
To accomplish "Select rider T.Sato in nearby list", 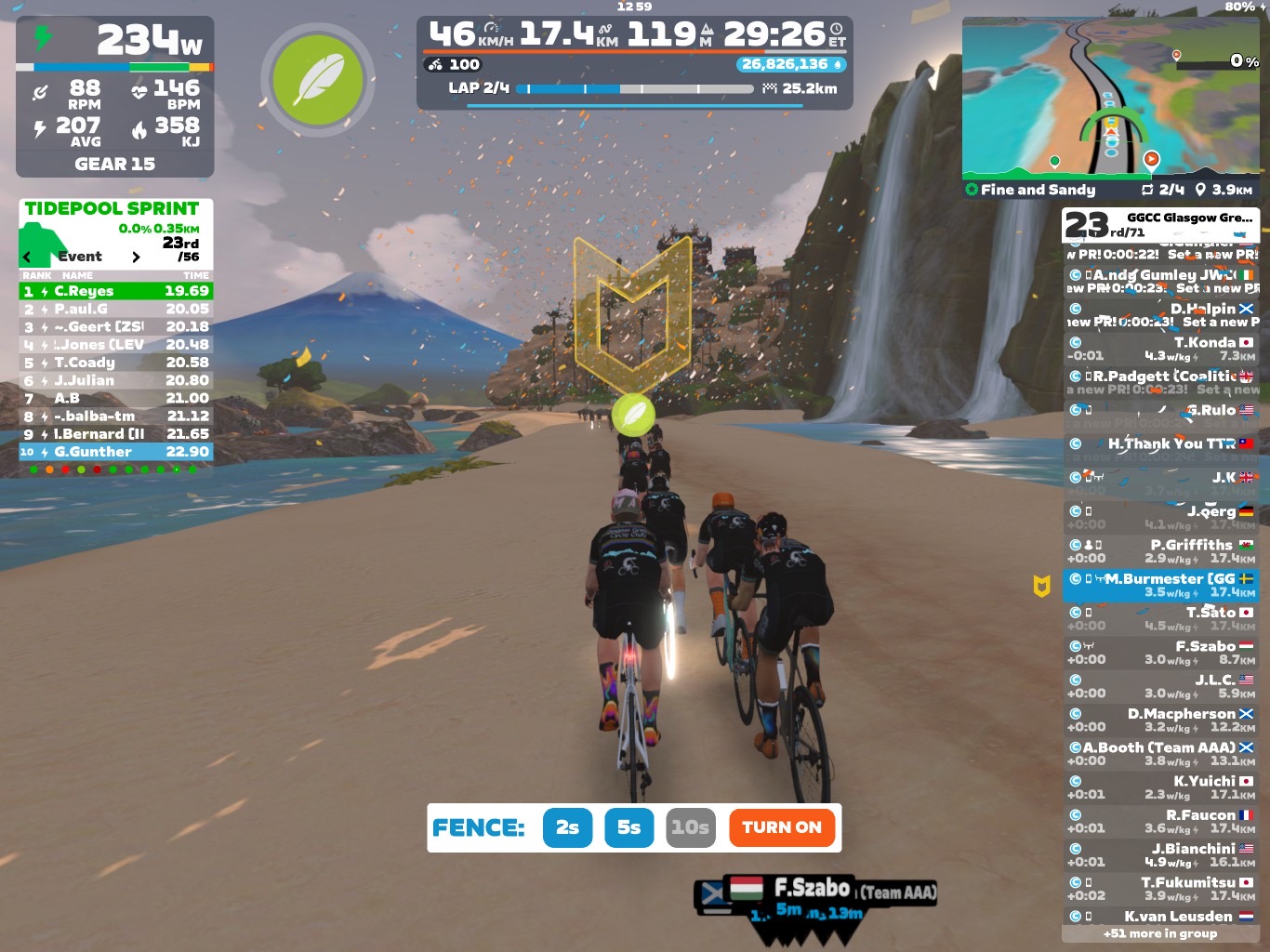I will 1160,619.
